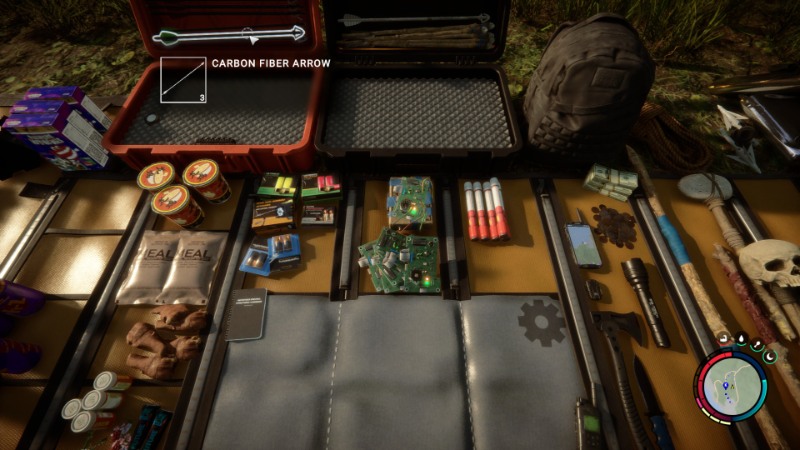Choose the red flare sticks
Screen dimensions: 800x450
[x=484, y=208]
